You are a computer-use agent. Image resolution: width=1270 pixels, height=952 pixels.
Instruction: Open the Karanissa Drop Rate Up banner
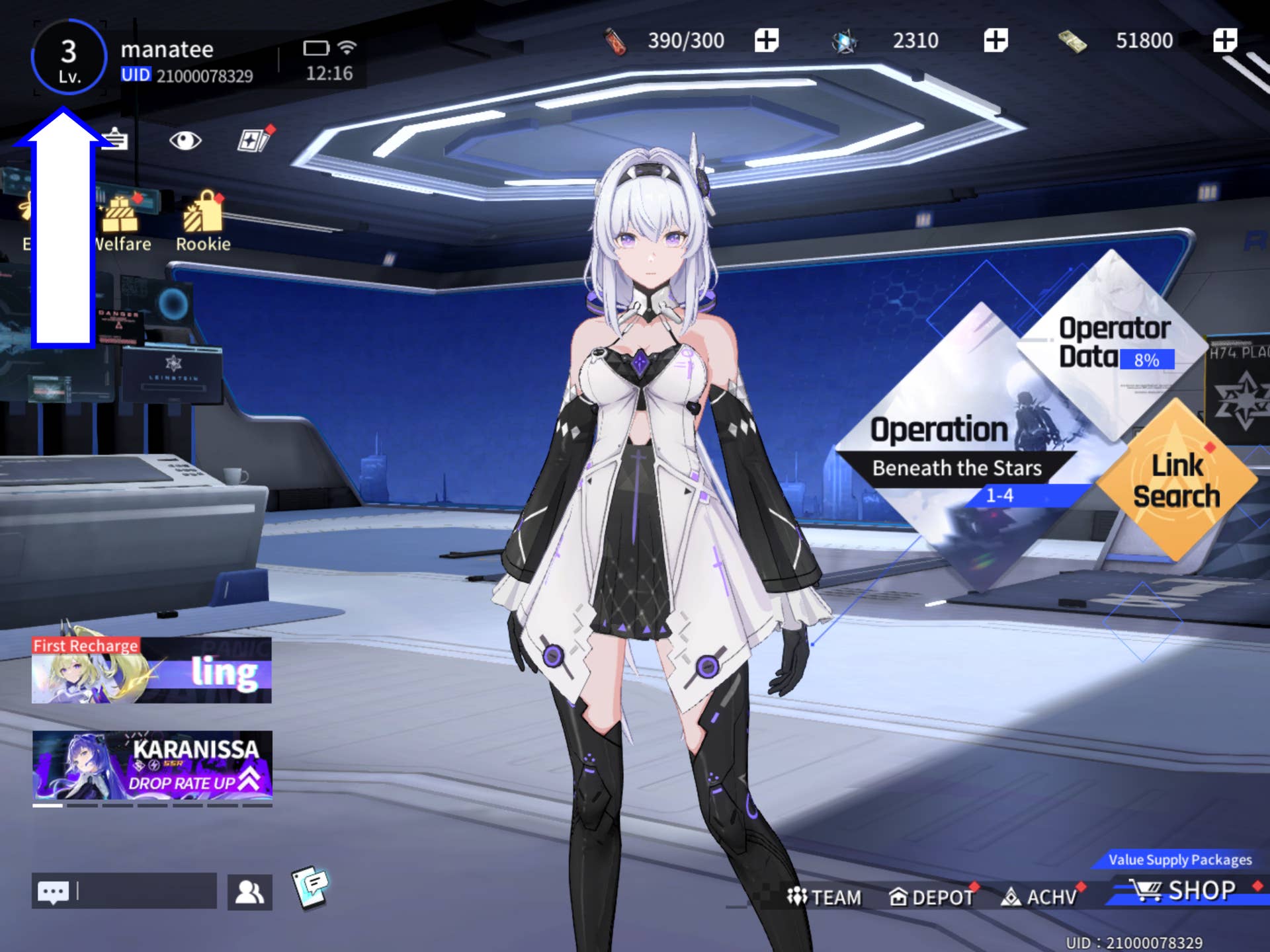152,766
